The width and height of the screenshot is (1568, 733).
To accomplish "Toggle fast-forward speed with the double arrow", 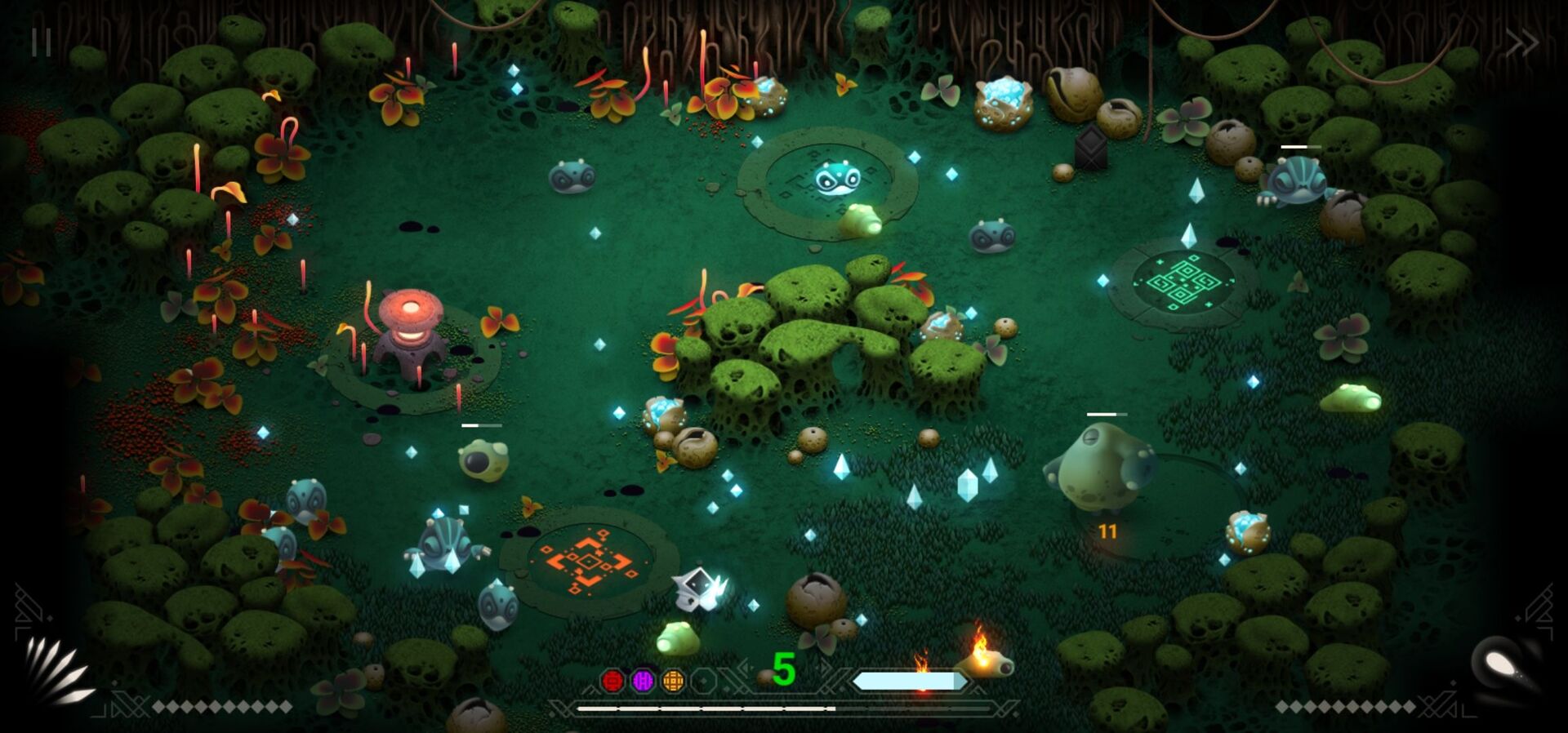I will (x=1521, y=42).
